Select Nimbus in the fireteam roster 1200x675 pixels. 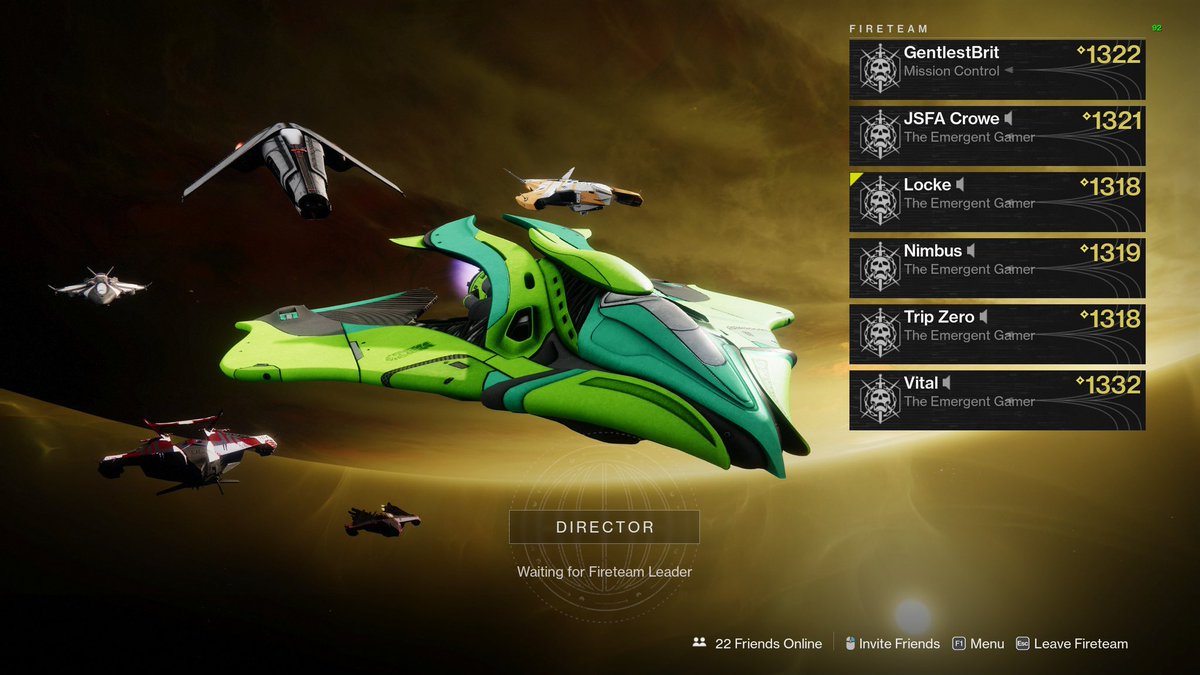pyautogui.click(x=997, y=267)
